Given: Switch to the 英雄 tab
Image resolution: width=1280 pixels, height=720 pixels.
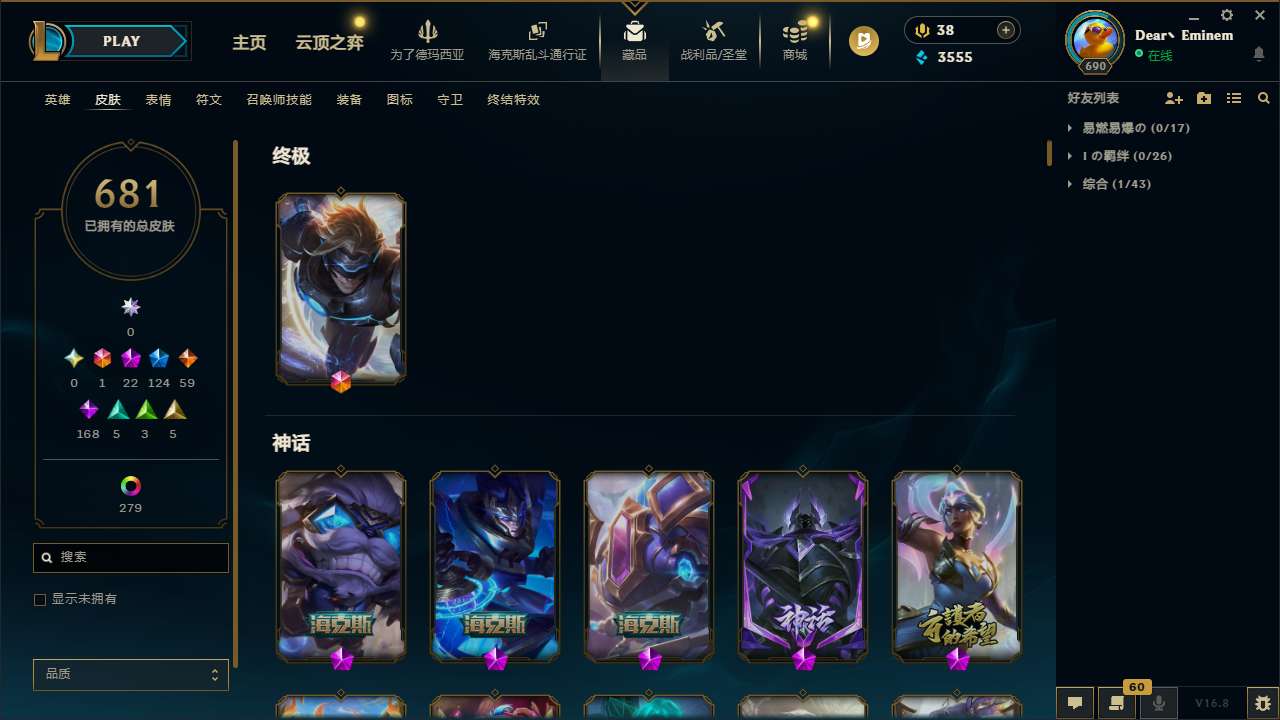Looking at the screenshot, I should tap(57, 100).
